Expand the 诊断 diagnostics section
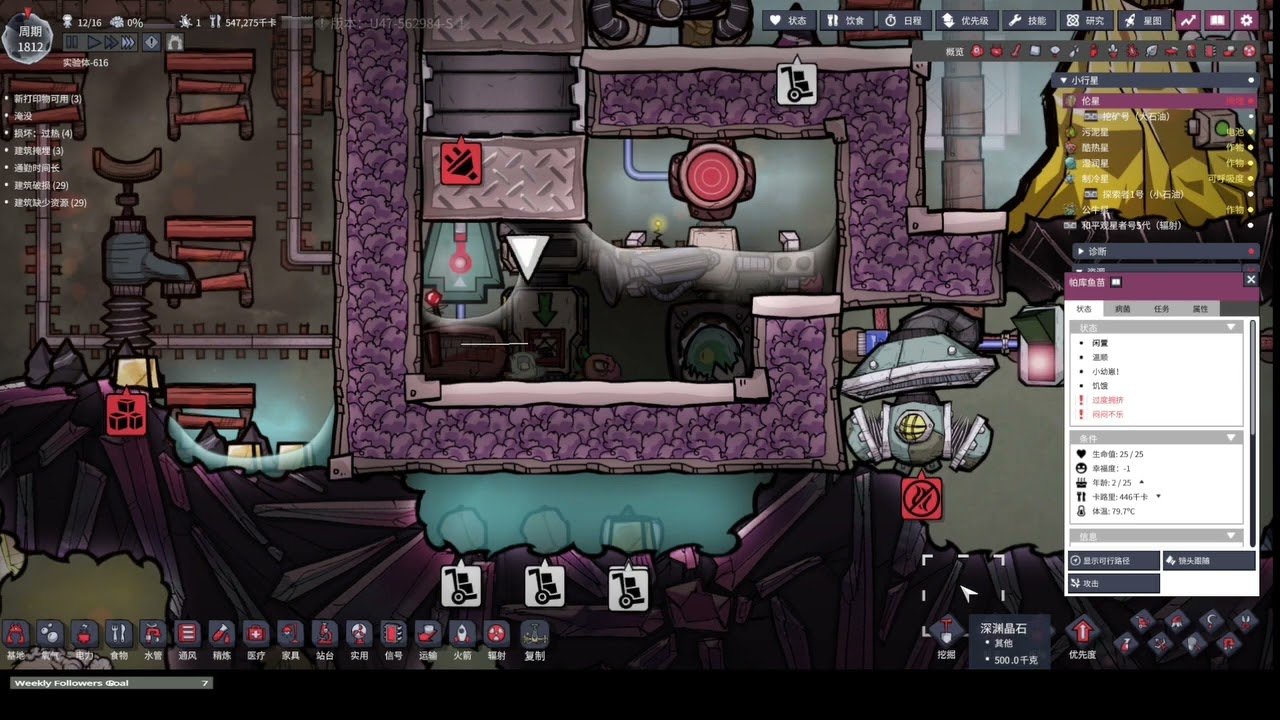This screenshot has width=1280, height=720. pos(1080,251)
